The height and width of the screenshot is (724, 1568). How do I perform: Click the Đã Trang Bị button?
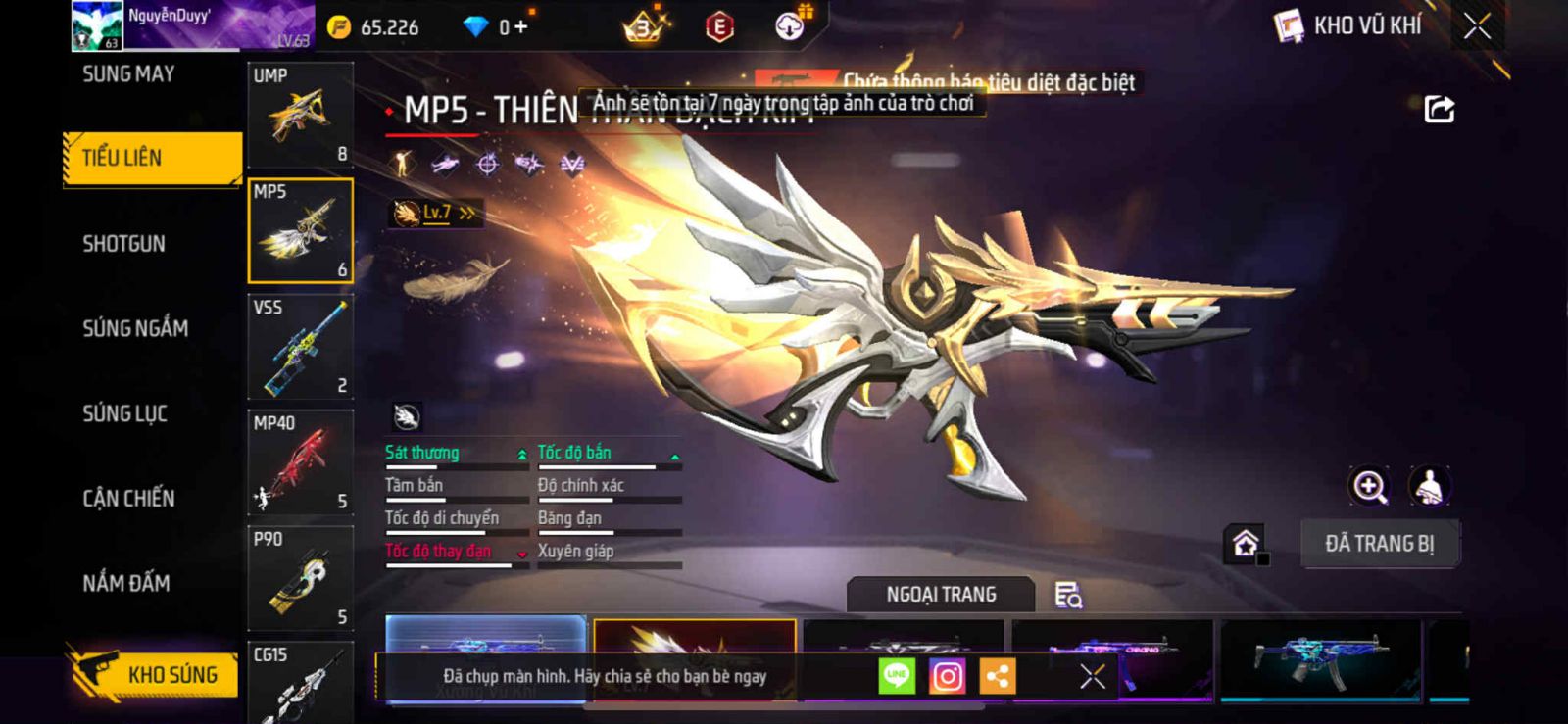(x=1379, y=544)
